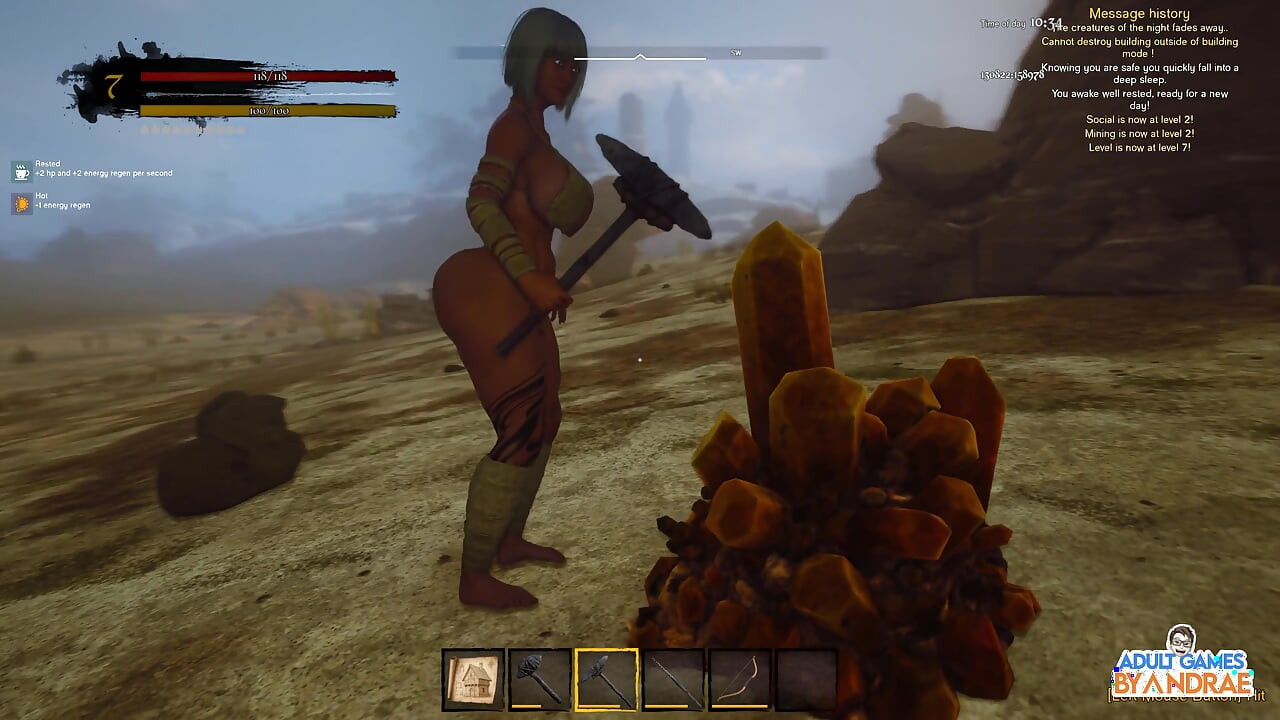Open the Message history panel
Screen dimensions: 1280x720
(1139, 14)
